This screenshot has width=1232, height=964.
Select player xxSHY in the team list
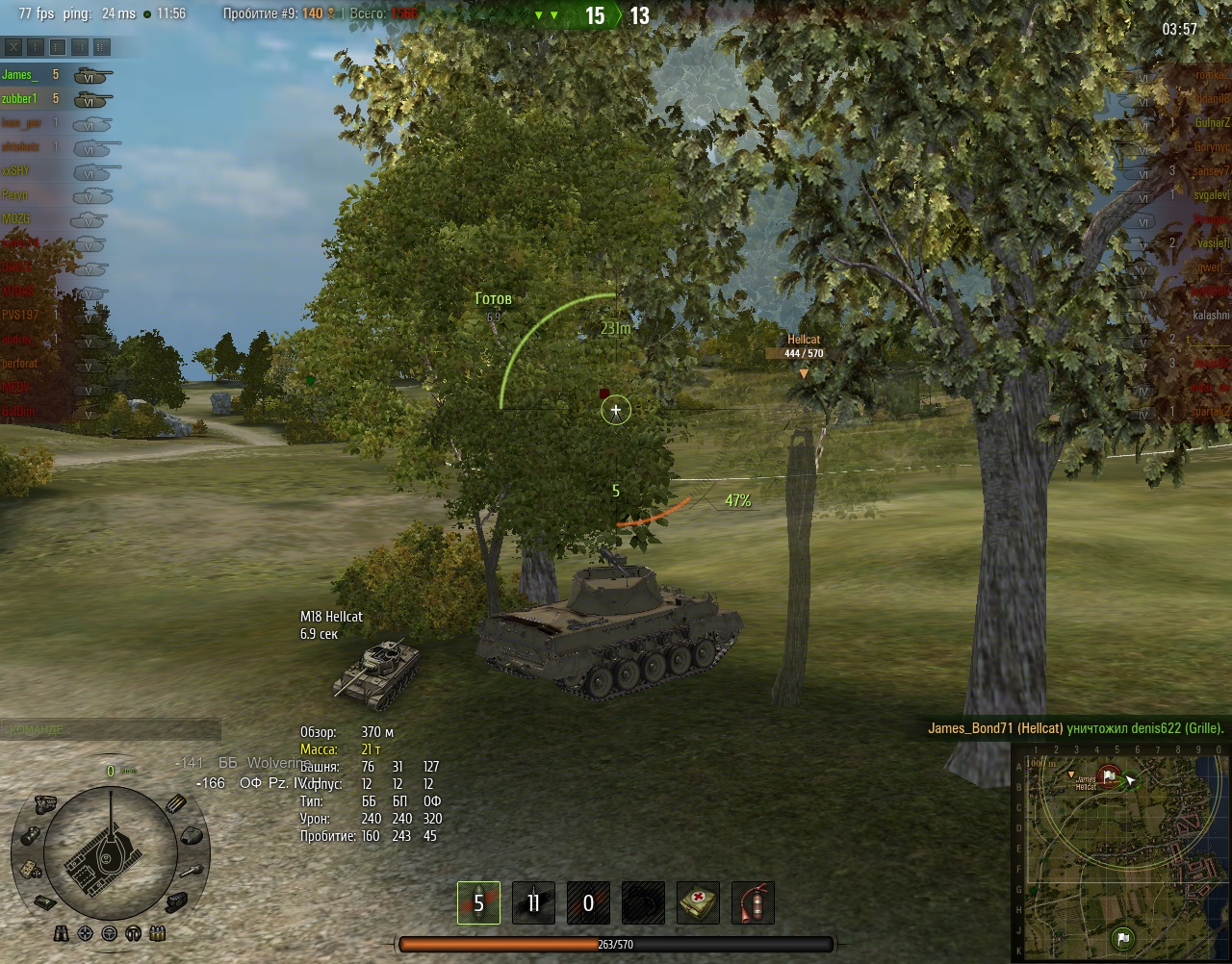tap(17, 170)
